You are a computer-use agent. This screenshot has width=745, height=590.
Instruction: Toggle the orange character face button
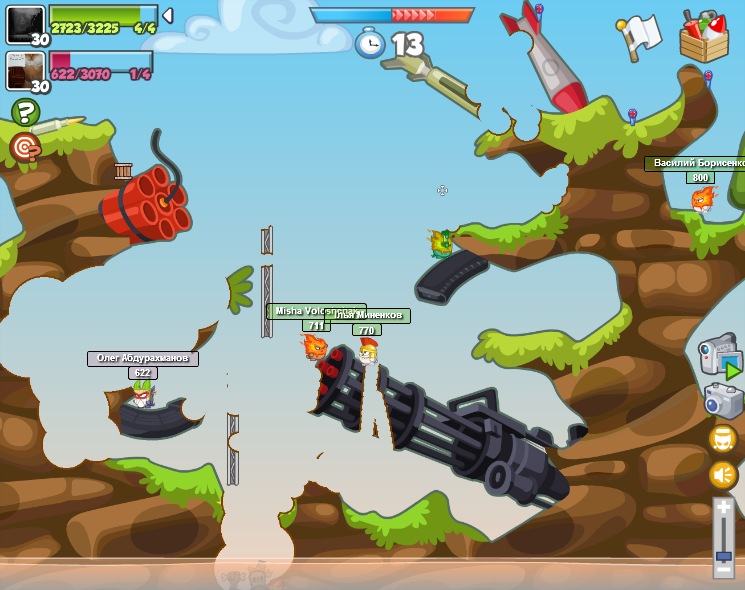(x=722, y=439)
